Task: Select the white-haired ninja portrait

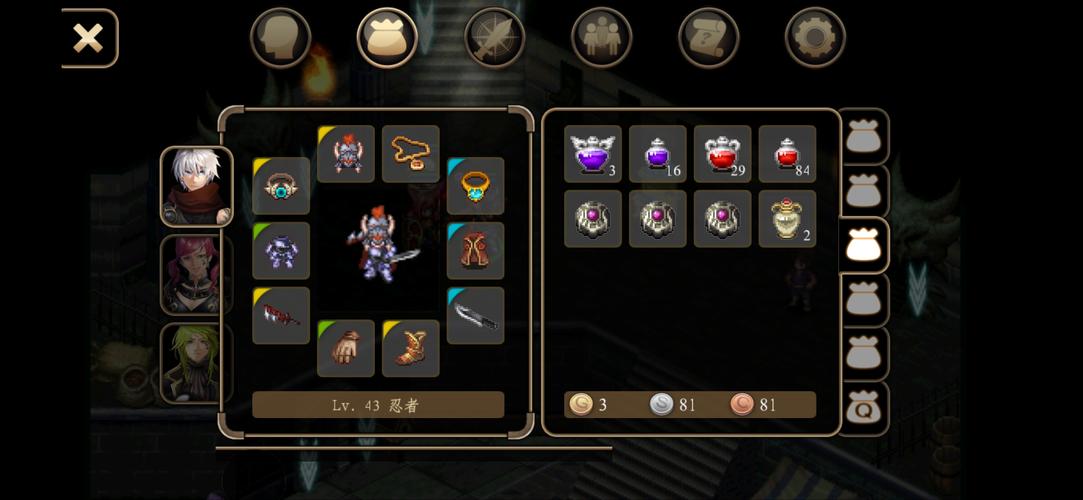Action: [x=196, y=187]
